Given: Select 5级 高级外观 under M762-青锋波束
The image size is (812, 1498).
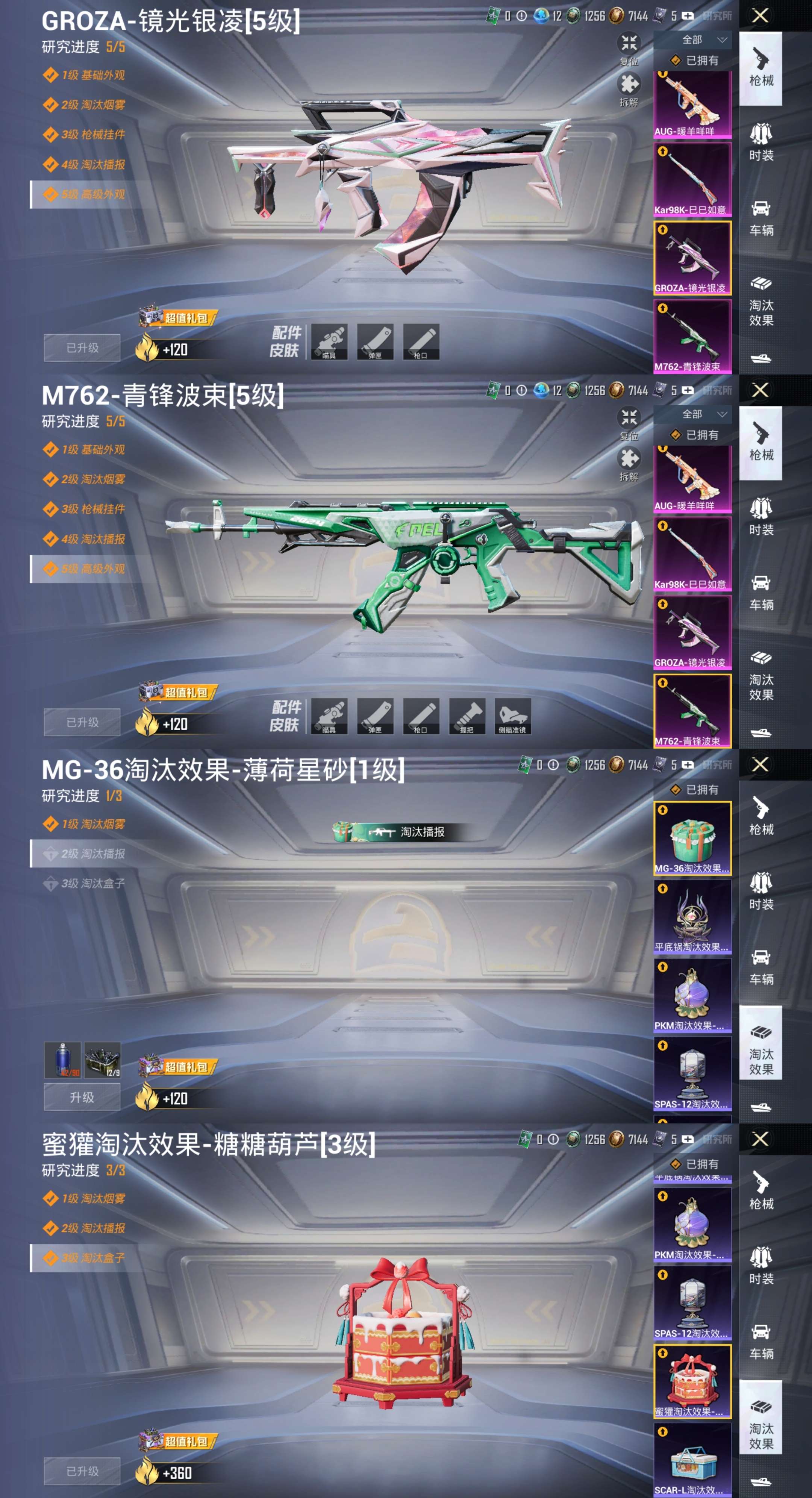Looking at the screenshot, I should 93,569.
